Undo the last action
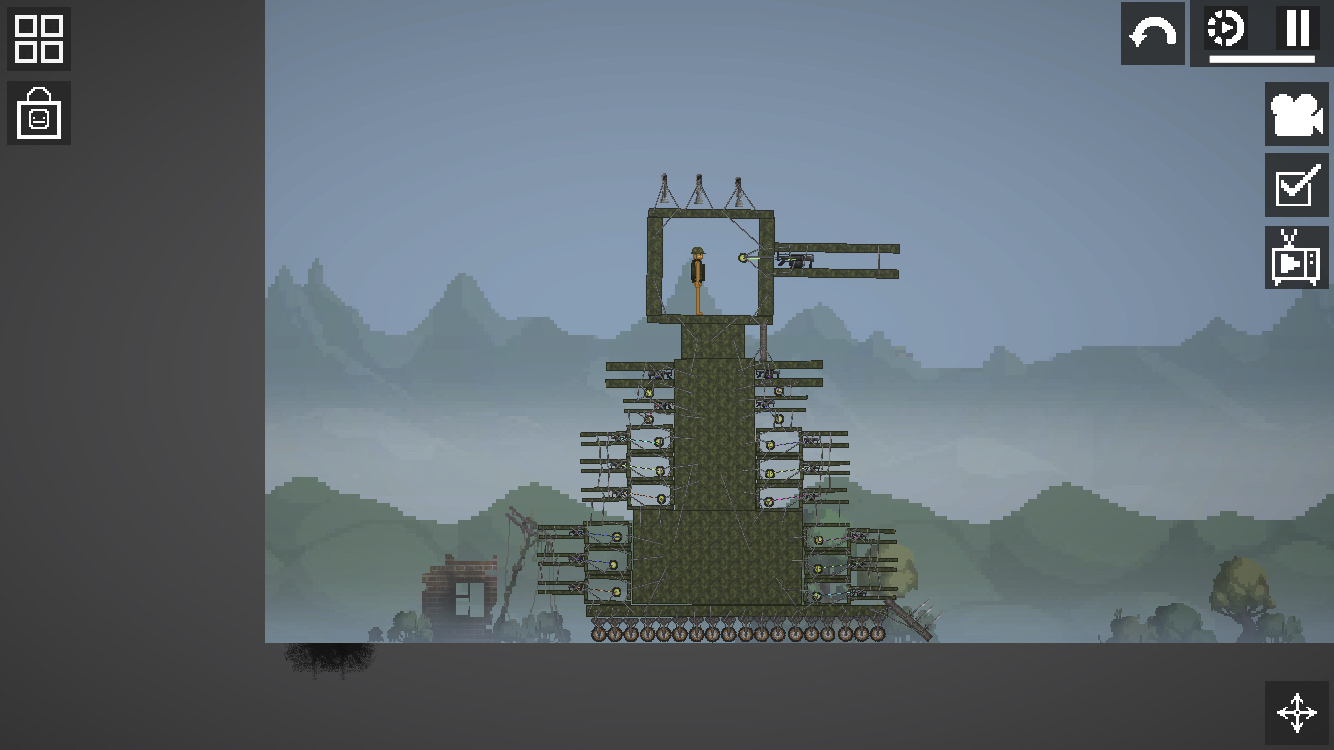Viewport: 1334px width, 750px height. pyautogui.click(x=1153, y=34)
